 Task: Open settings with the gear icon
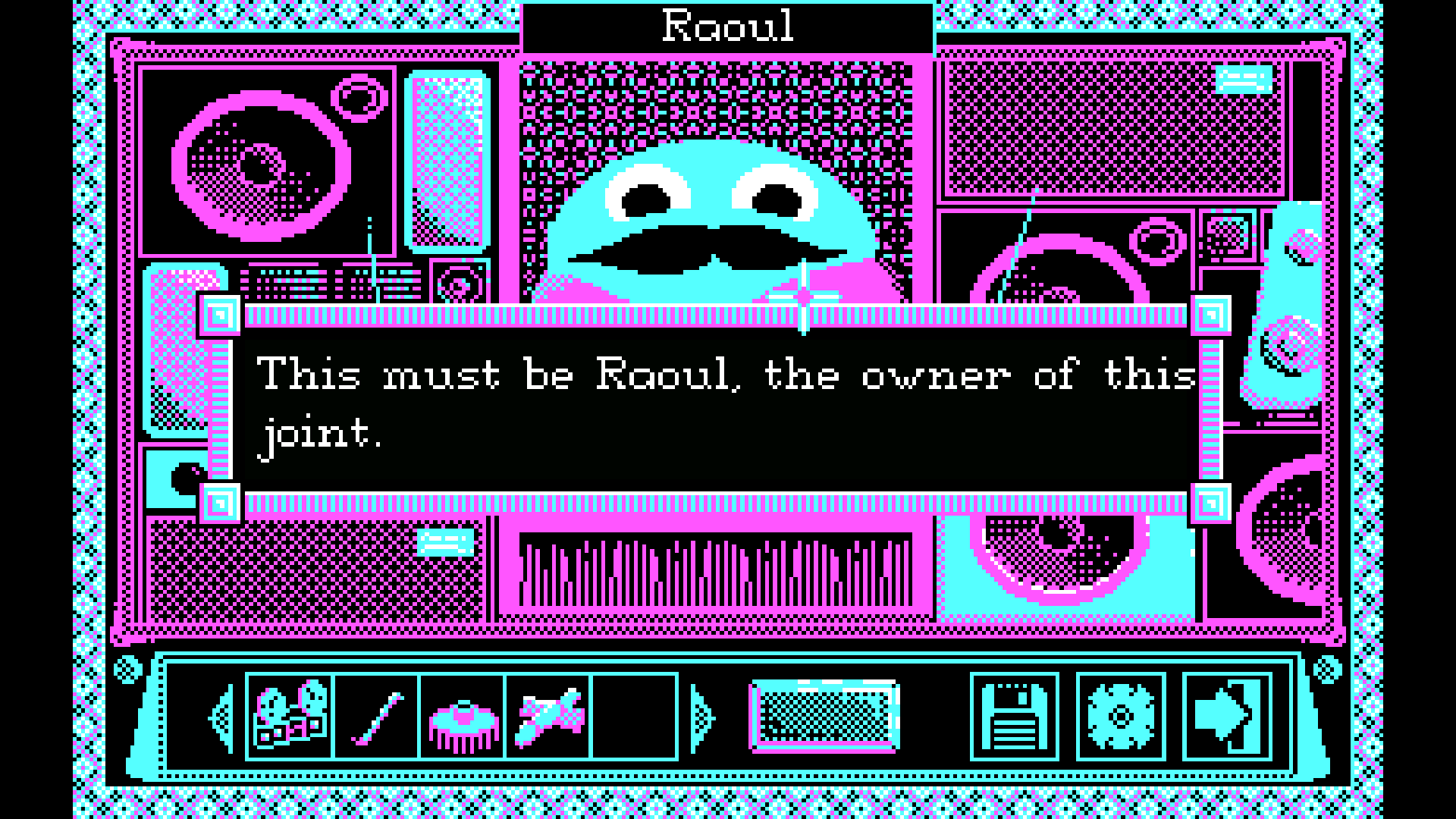point(1121,717)
